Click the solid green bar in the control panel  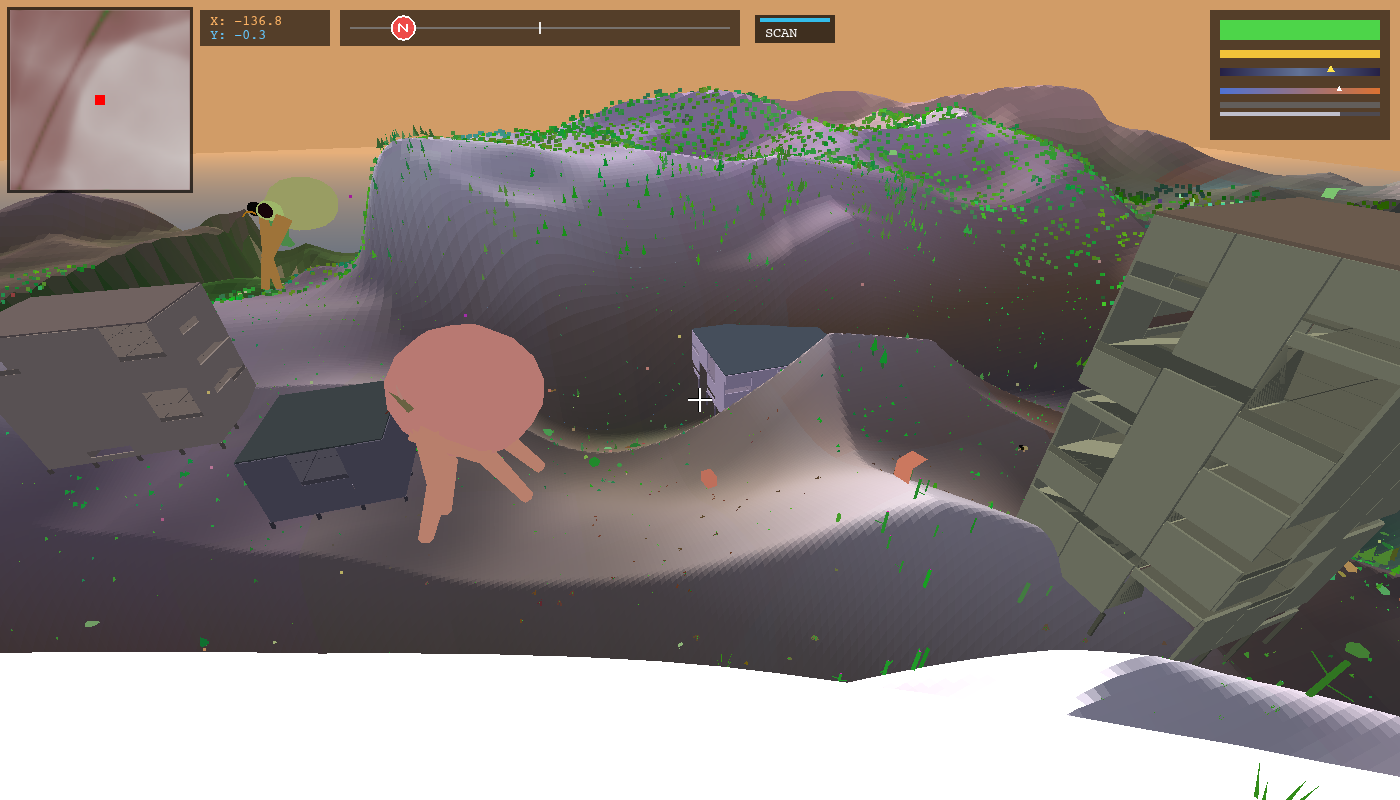point(1298,30)
